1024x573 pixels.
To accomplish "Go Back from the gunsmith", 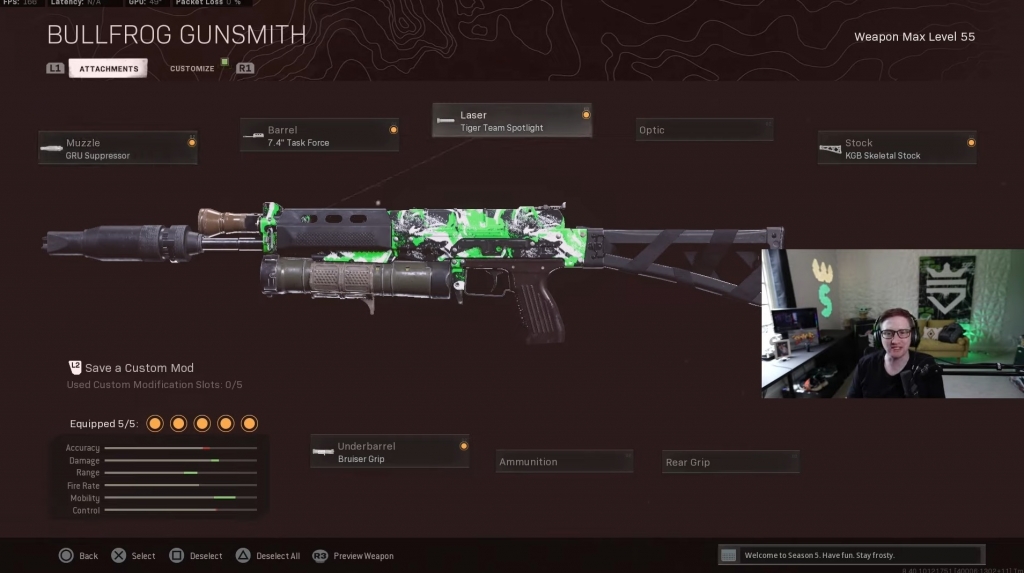I will (78, 556).
